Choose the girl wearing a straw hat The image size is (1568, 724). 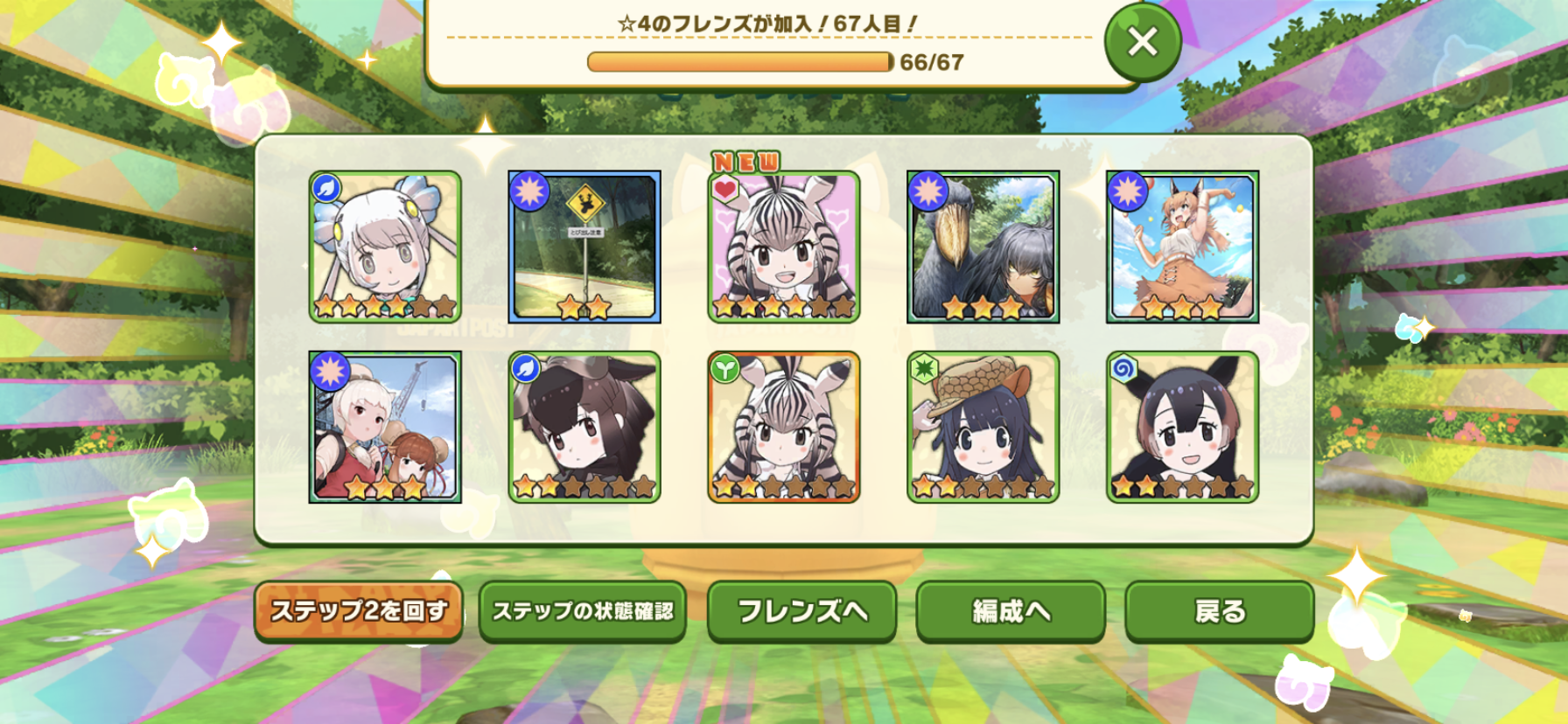(983, 428)
